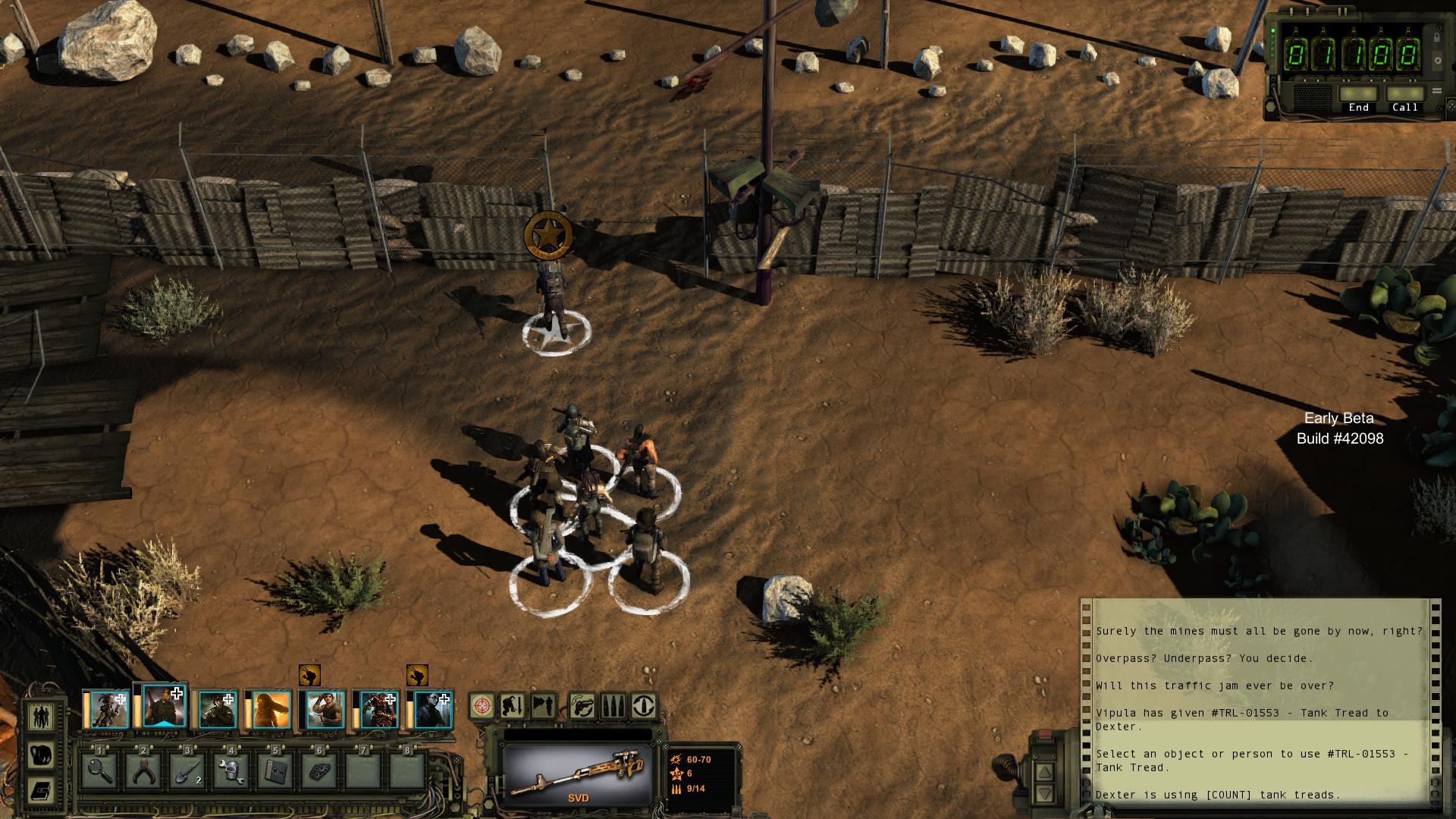Reload weapon using the three bullets icon
The width and height of the screenshot is (1456, 819).
point(613,706)
